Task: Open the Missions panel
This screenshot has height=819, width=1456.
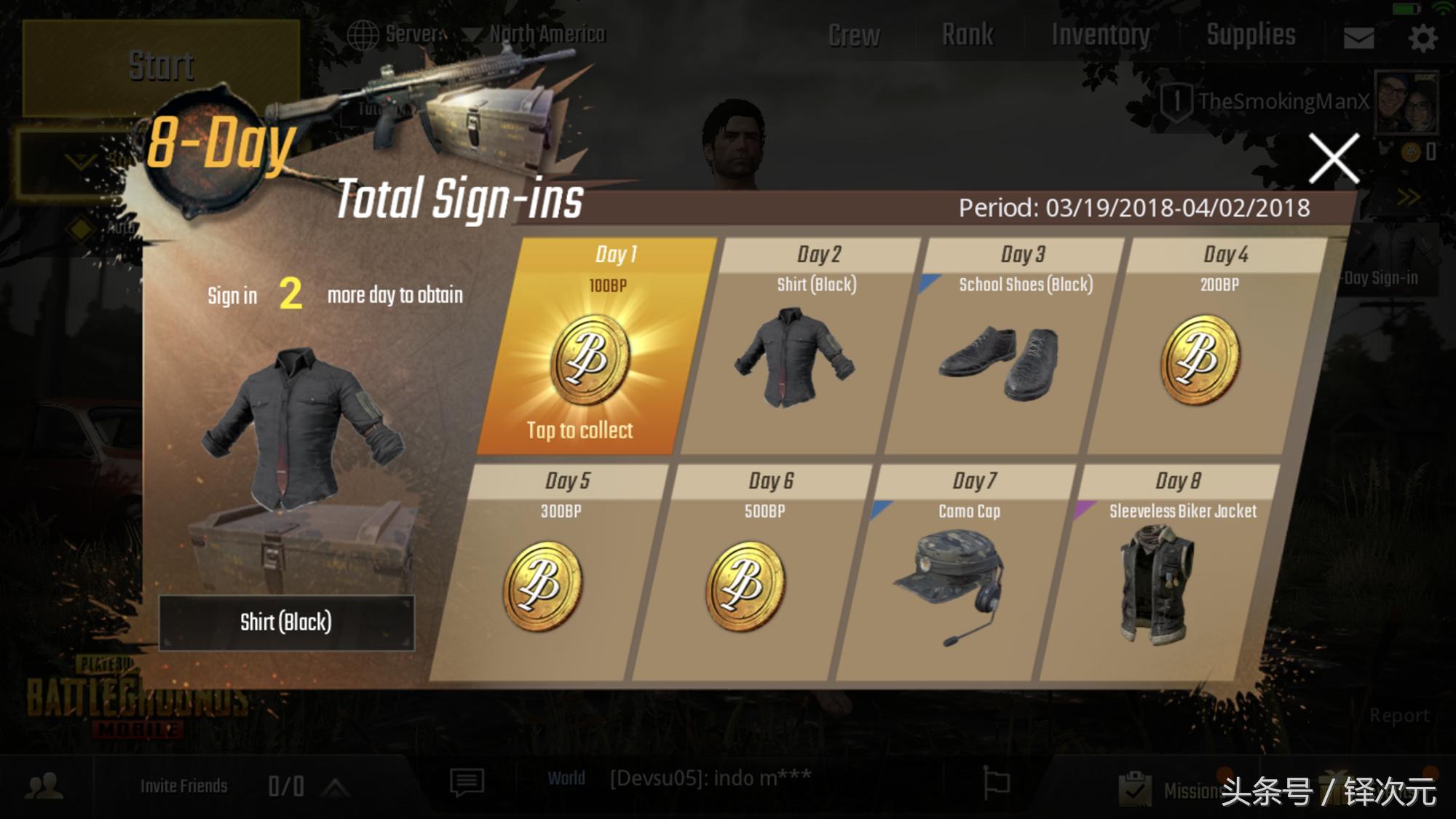Action: click(1179, 790)
